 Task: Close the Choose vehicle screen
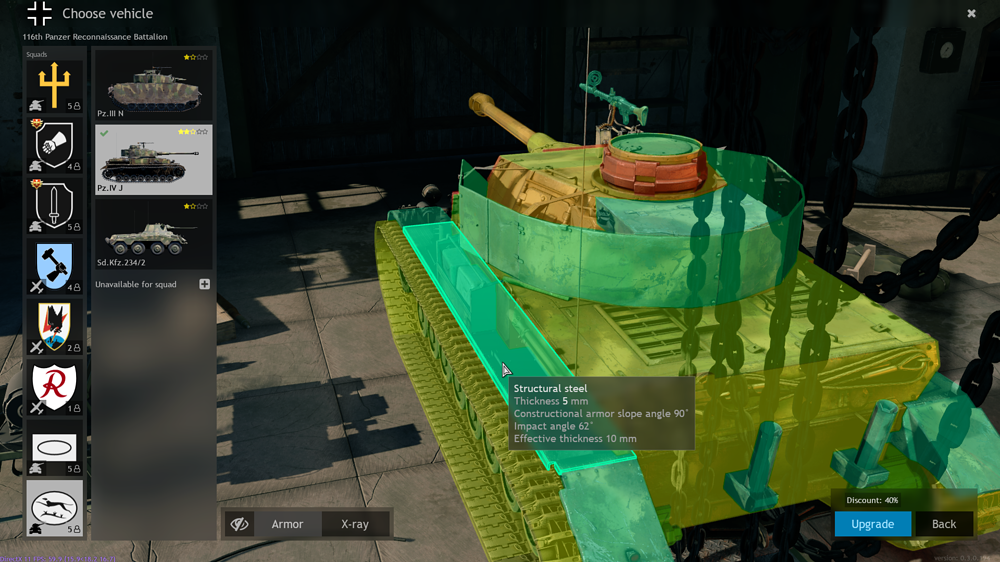(971, 14)
